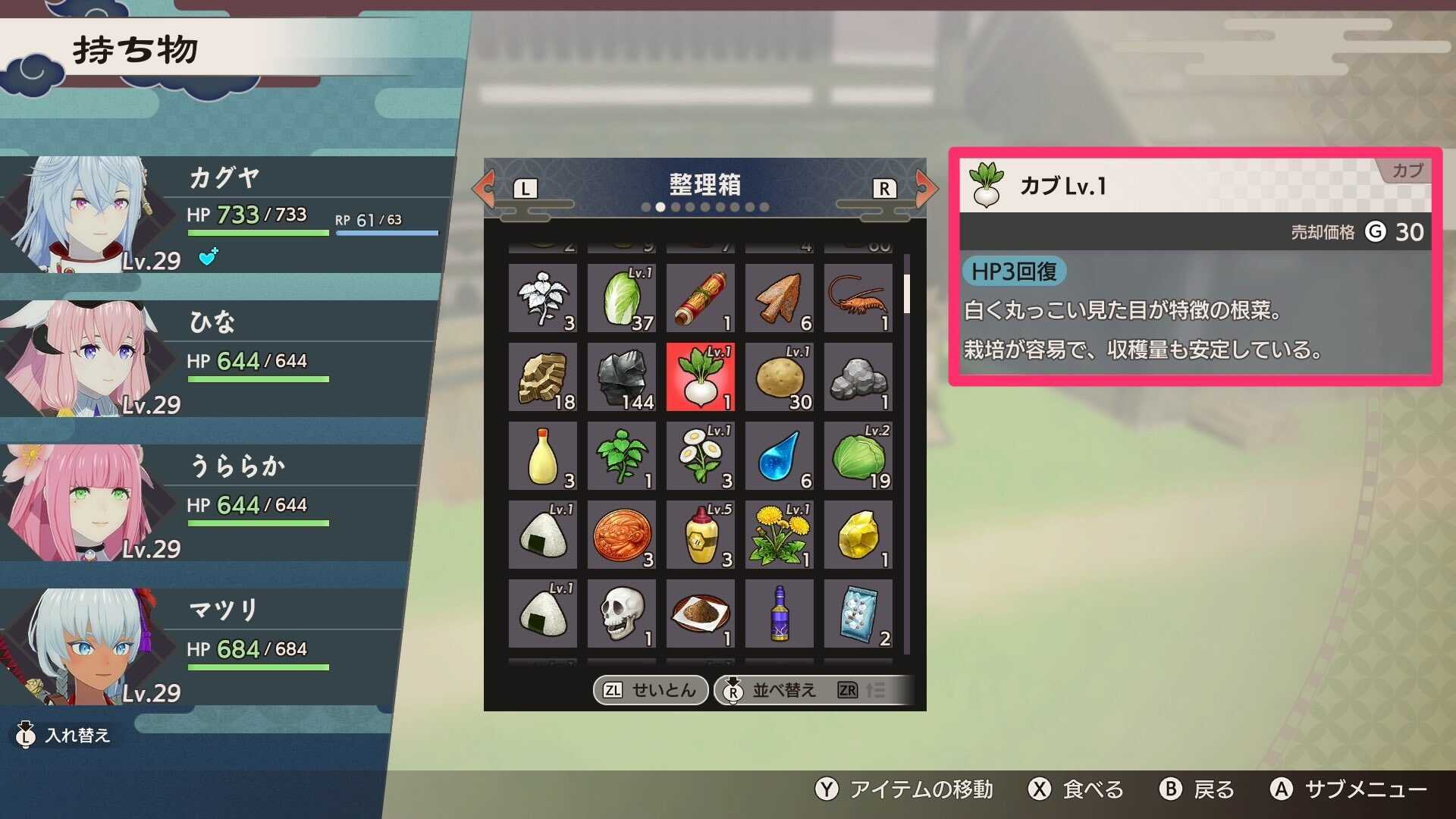
Task: Select the Lv.1 dandelion item
Action: [778, 535]
